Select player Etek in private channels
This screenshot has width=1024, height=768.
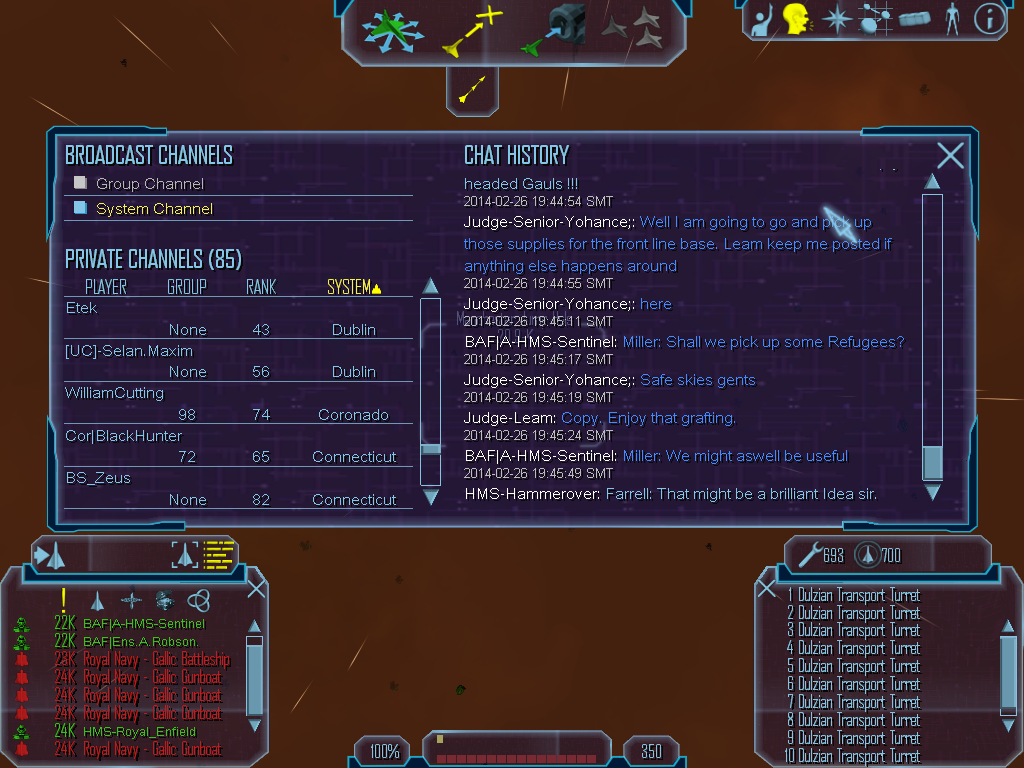click(82, 308)
